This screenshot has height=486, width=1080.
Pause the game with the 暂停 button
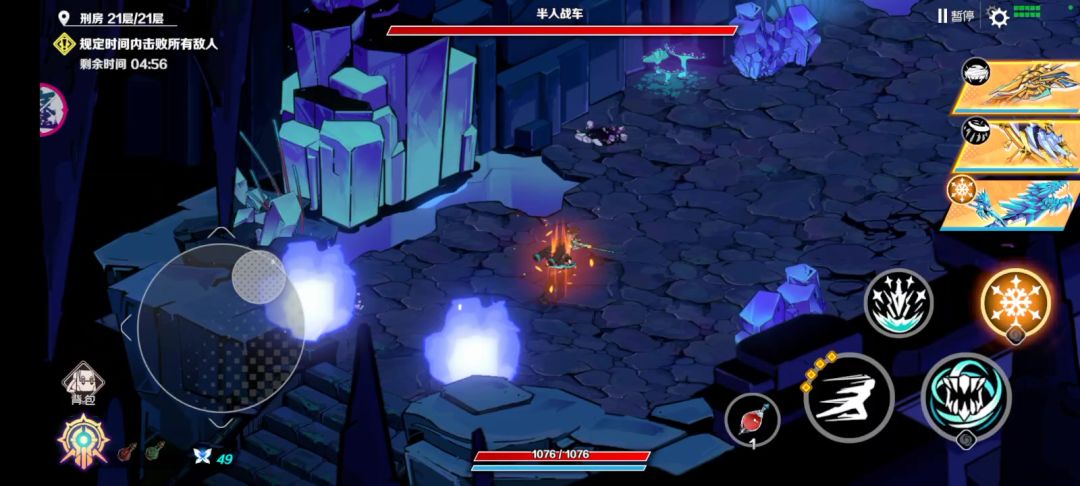tap(955, 16)
